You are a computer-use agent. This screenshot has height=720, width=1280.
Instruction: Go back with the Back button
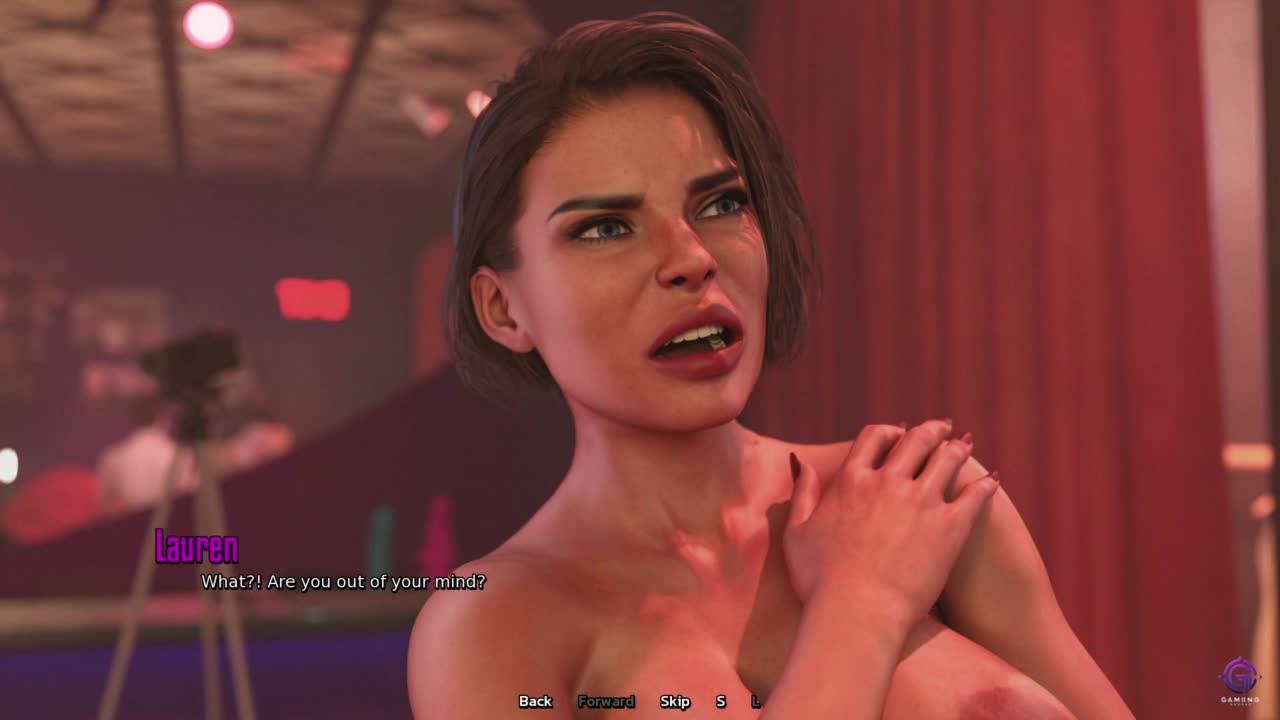coord(535,701)
